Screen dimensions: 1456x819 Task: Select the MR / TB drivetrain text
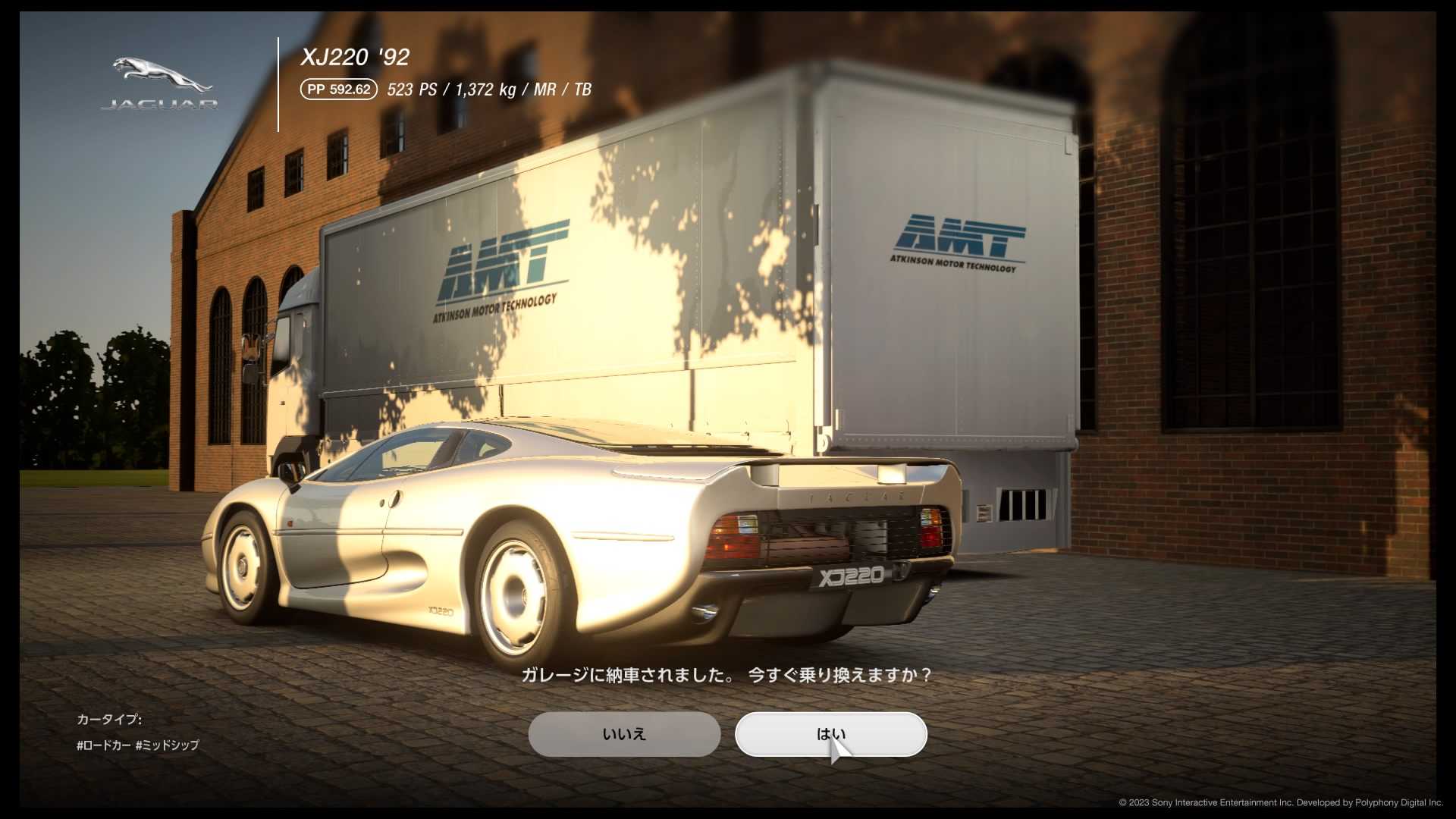pos(563,89)
